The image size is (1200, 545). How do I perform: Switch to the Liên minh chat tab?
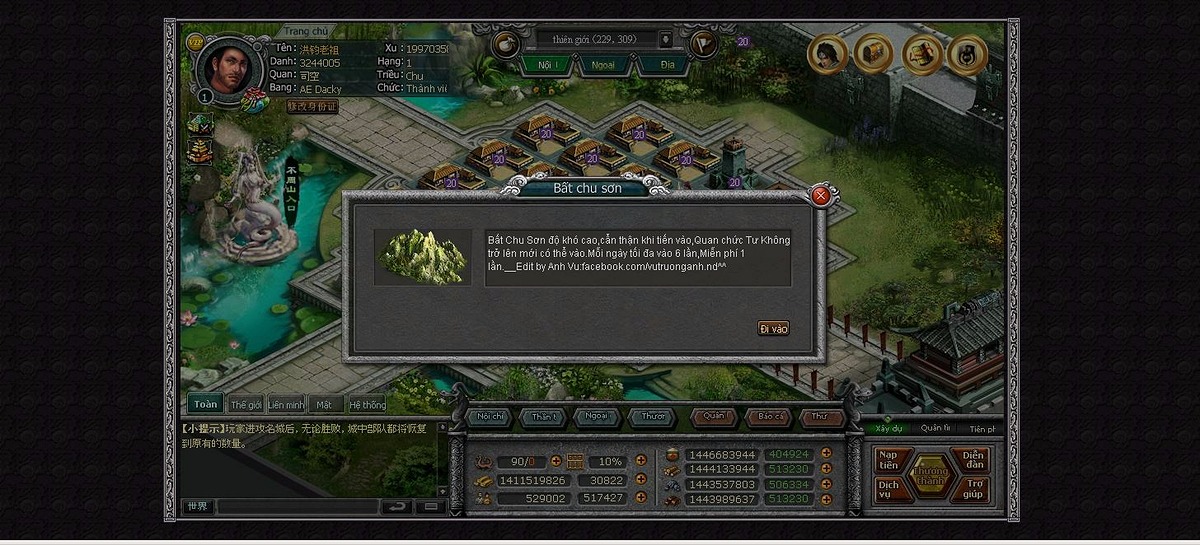(286, 405)
